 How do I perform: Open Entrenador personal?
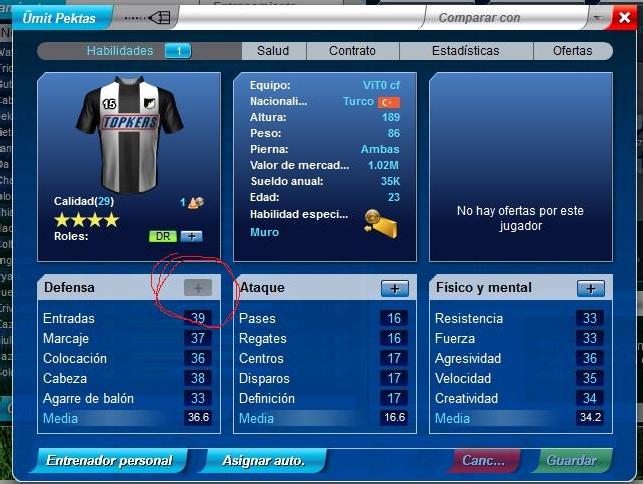pyautogui.click(x=108, y=461)
